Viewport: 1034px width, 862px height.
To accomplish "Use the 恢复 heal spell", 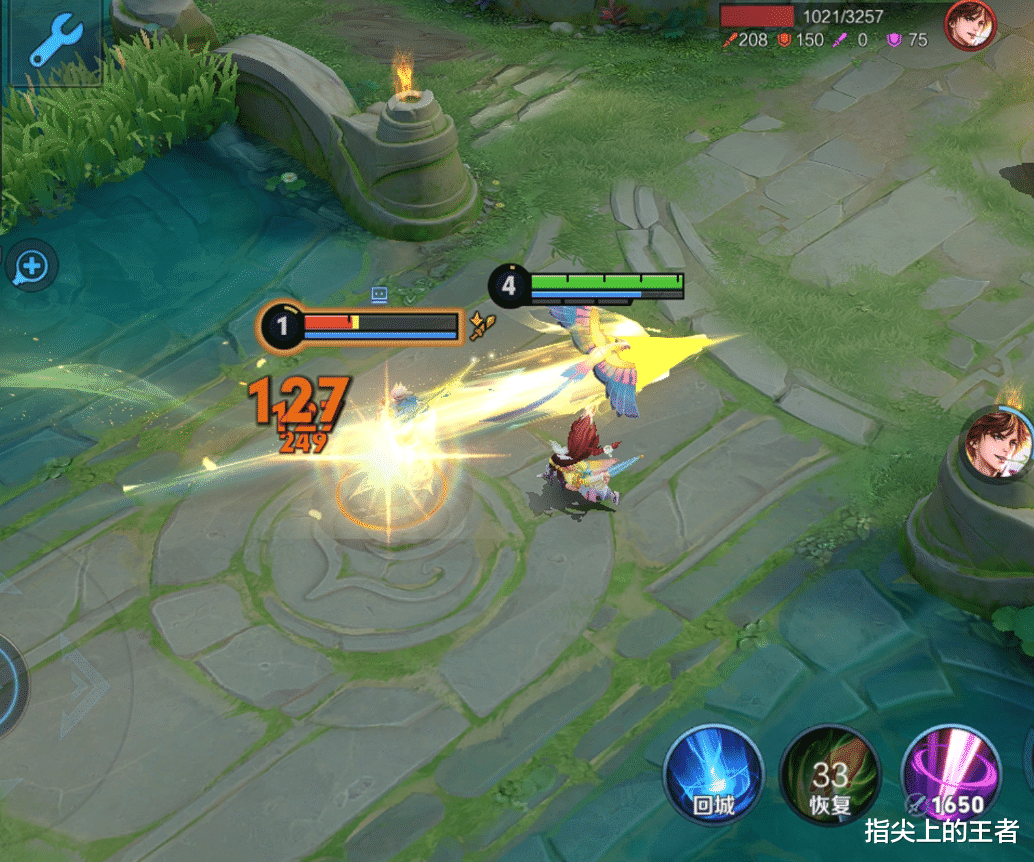I will (x=829, y=774).
